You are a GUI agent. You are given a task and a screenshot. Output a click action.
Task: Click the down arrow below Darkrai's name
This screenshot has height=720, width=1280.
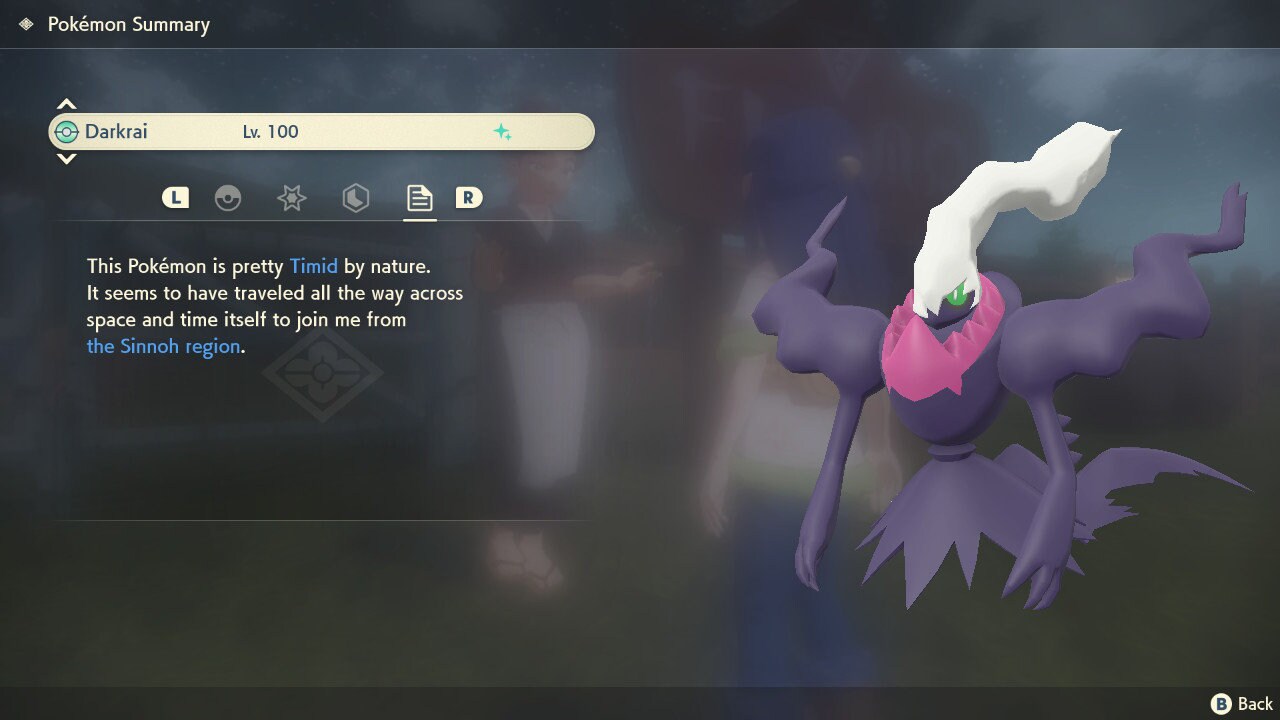[66, 159]
